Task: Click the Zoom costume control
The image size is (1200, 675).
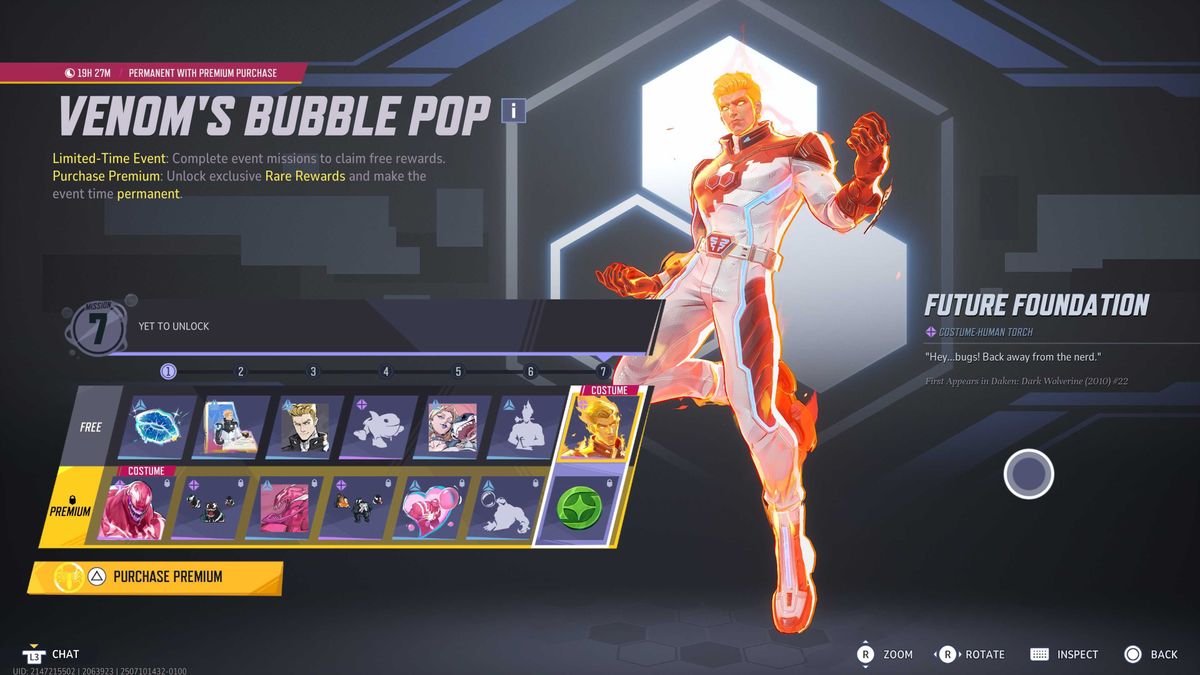Action: tap(885, 654)
